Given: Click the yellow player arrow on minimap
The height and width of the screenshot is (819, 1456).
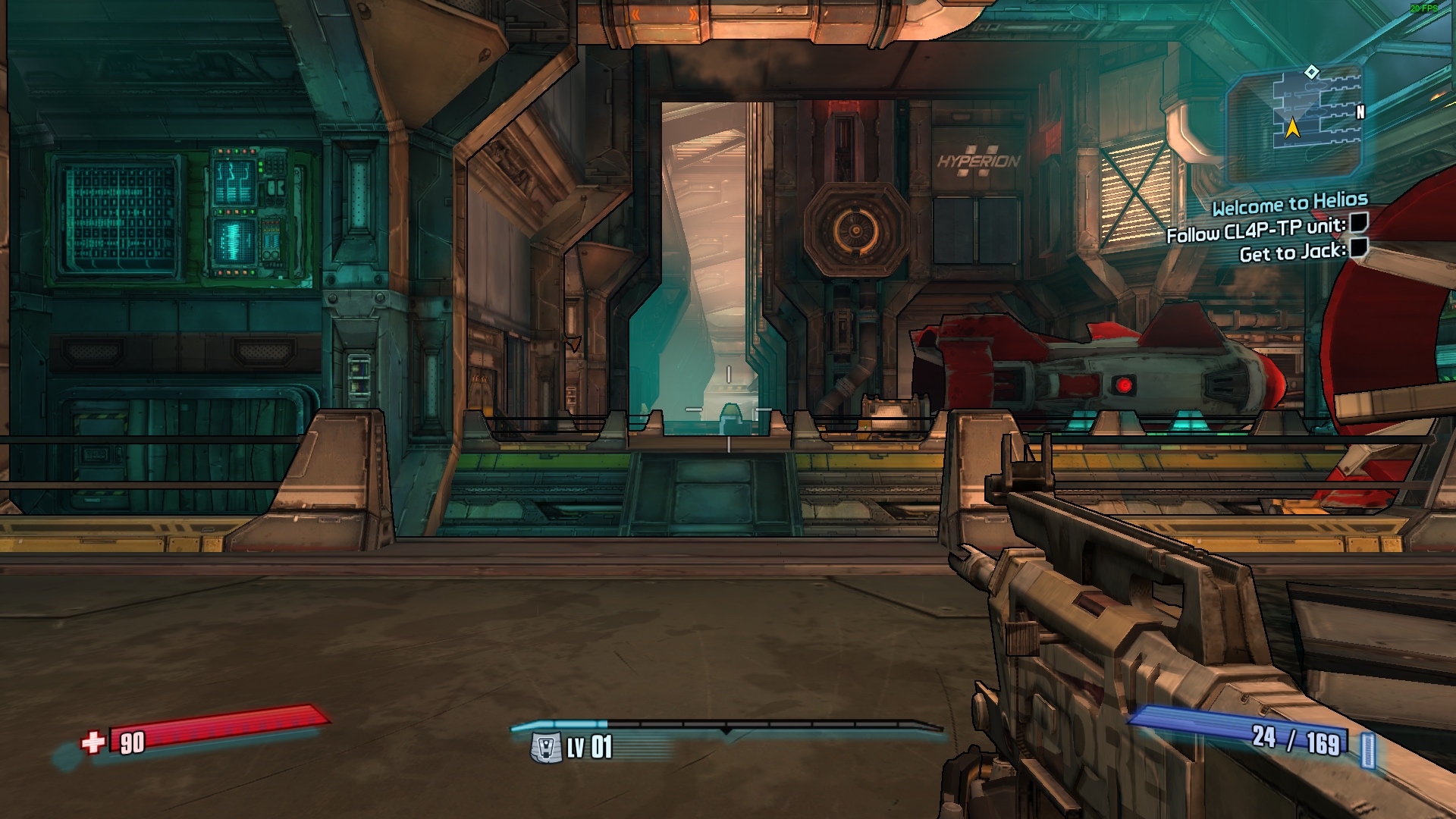Looking at the screenshot, I should (1293, 128).
